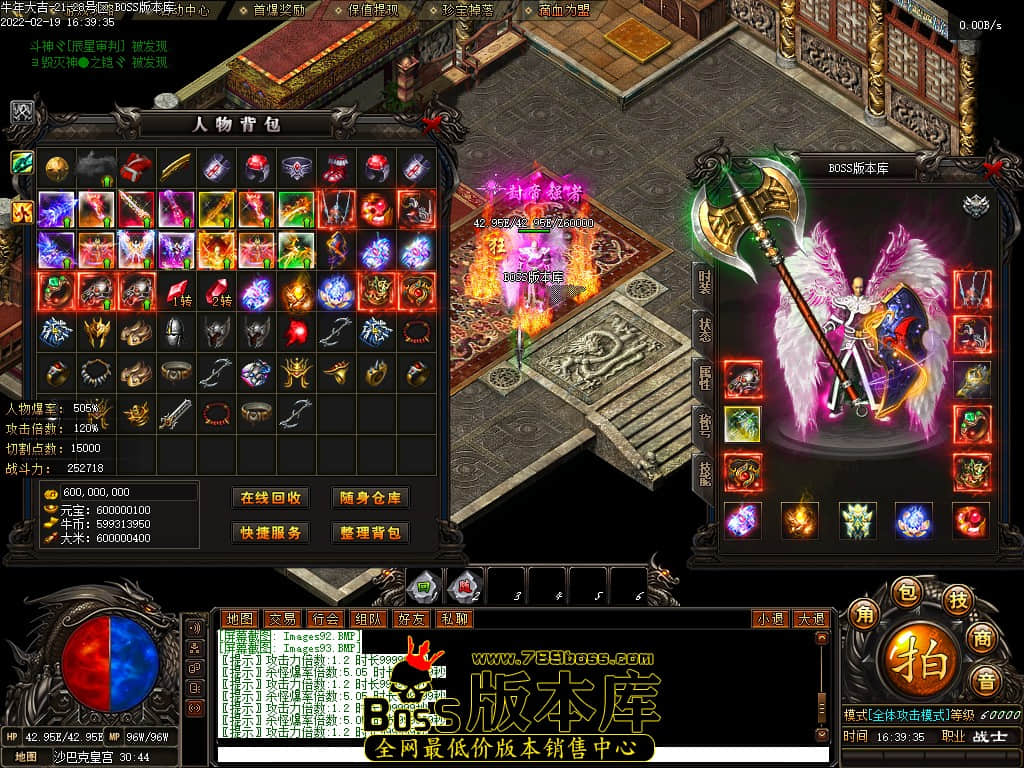The width and height of the screenshot is (1024, 768).
Task: Select the 2转 red crystal item
Action: pyautogui.click(x=217, y=292)
